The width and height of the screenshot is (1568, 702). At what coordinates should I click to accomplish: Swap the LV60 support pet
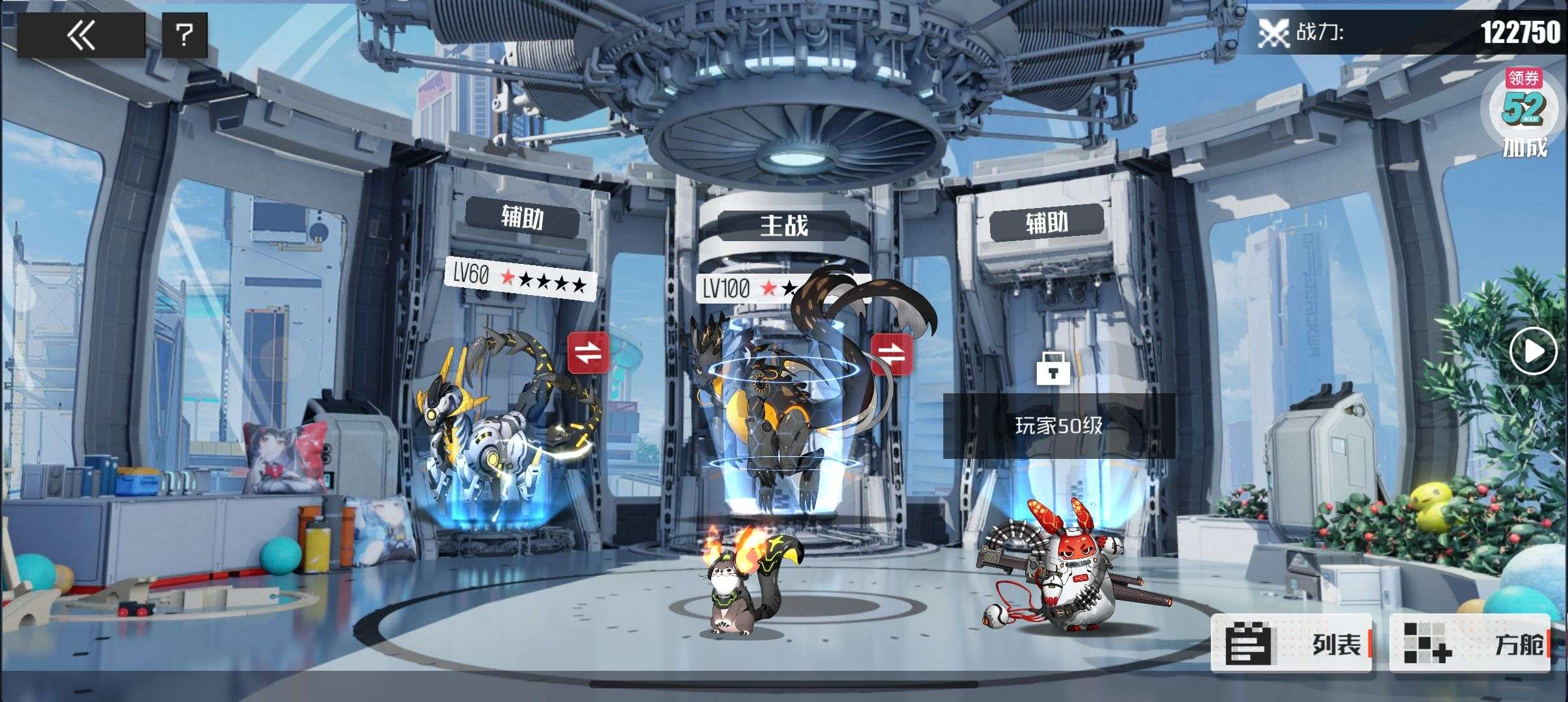(588, 352)
